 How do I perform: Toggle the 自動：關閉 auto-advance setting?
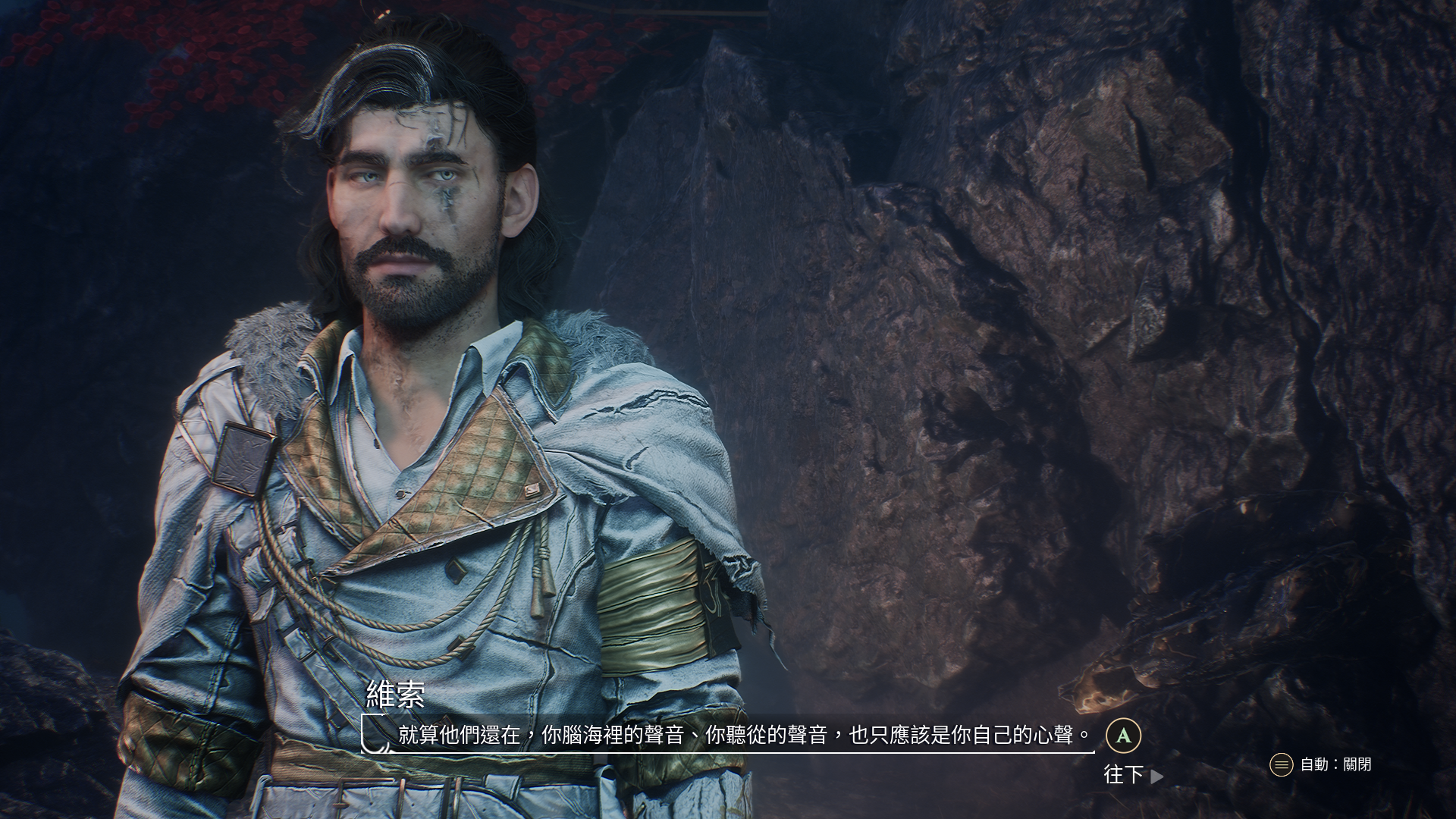(x=1321, y=764)
